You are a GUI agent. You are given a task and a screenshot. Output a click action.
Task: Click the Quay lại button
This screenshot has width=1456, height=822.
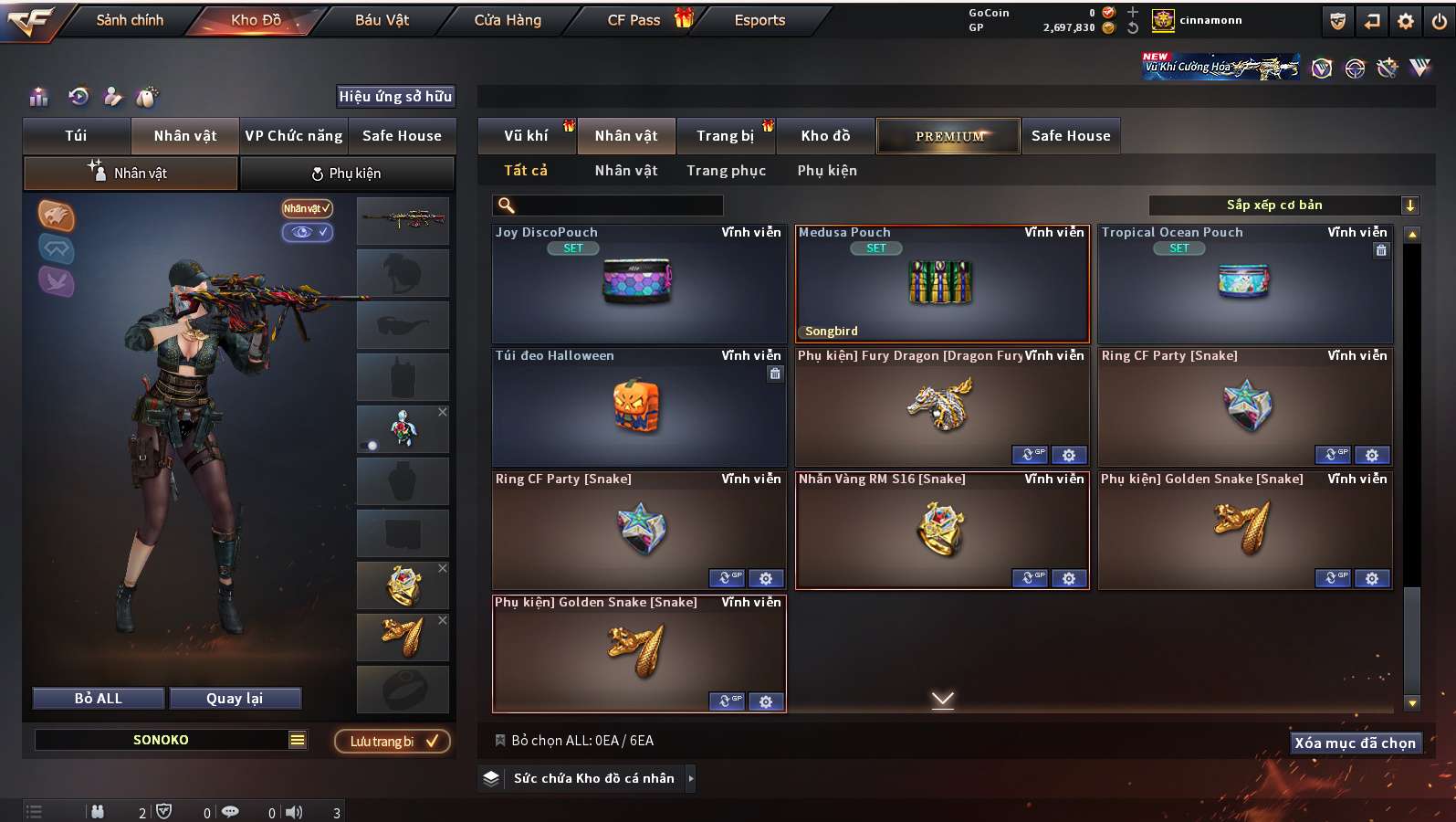pyautogui.click(x=235, y=699)
